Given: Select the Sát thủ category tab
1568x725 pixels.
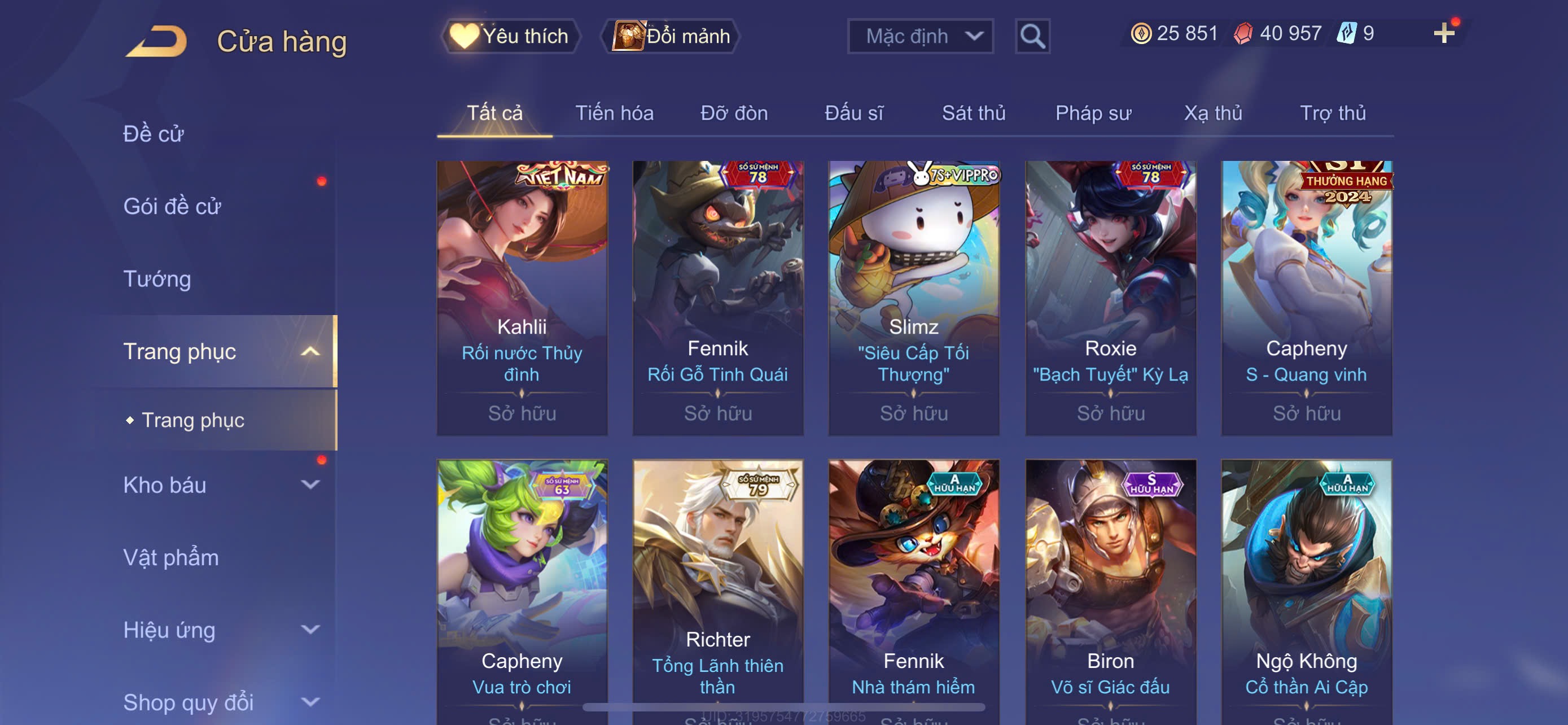Looking at the screenshot, I should pyautogui.click(x=973, y=113).
